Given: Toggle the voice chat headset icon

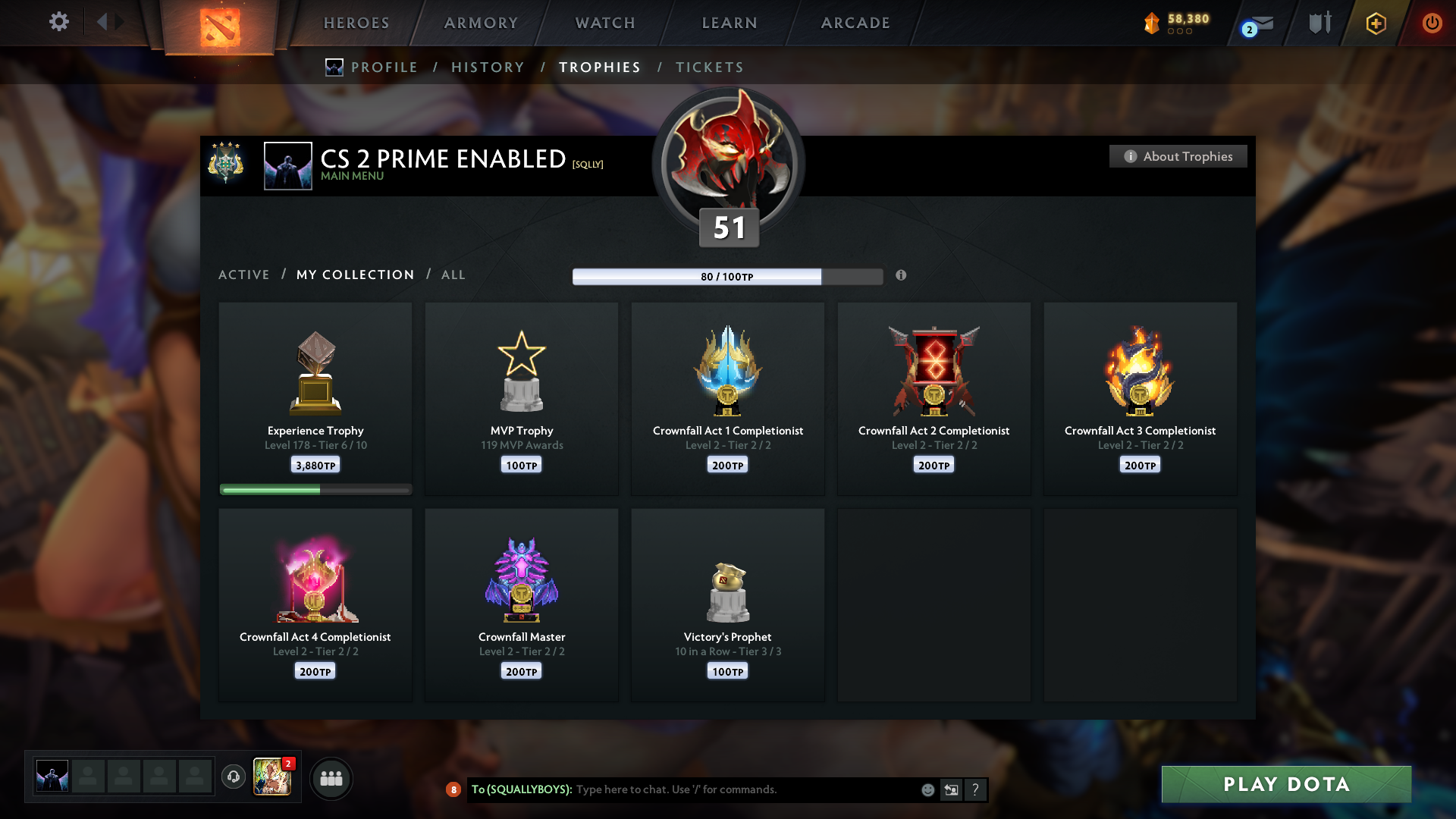Looking at the screenshot, I should [234, 778].
